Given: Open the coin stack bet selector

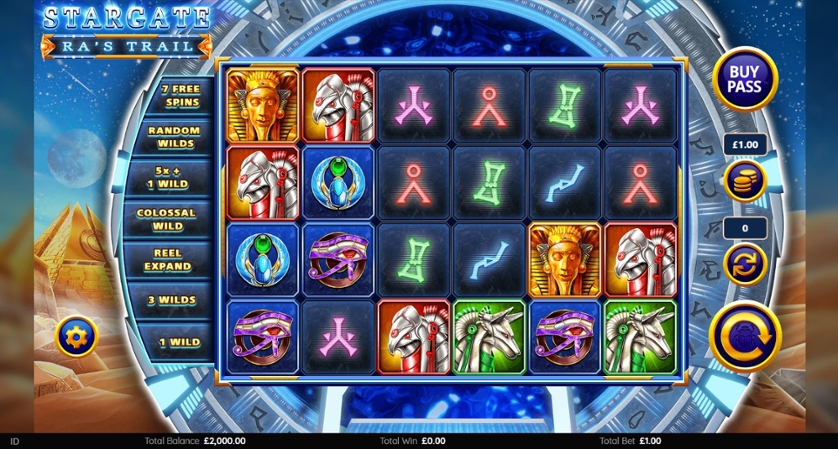Looking at the screenshot, I should [x=745, y=180].
